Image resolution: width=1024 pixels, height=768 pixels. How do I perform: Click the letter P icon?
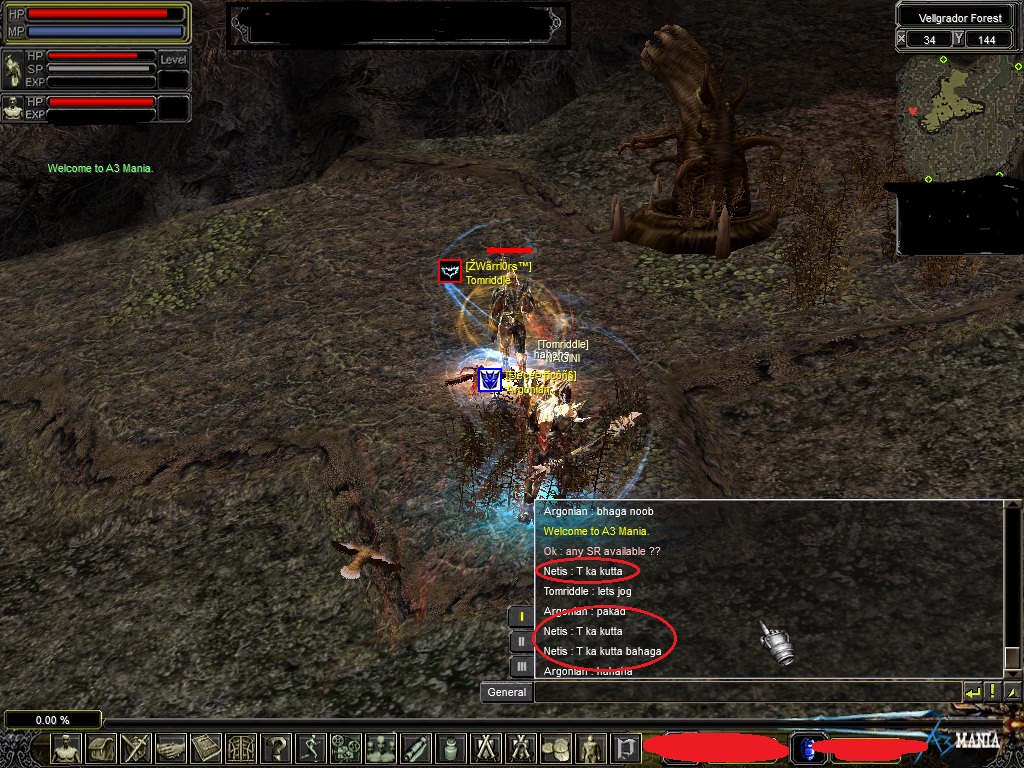(x=626, y=747)
